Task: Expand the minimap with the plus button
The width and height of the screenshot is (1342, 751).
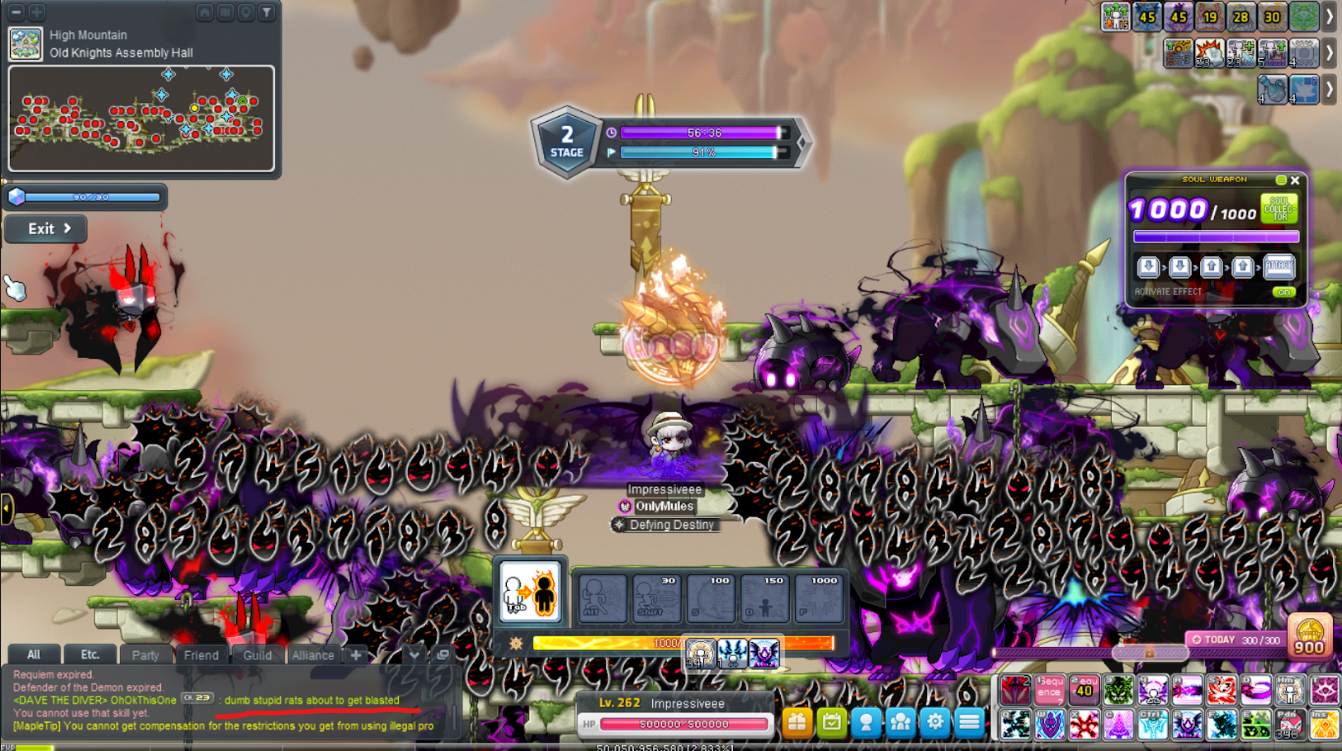Action: [37, 12]
